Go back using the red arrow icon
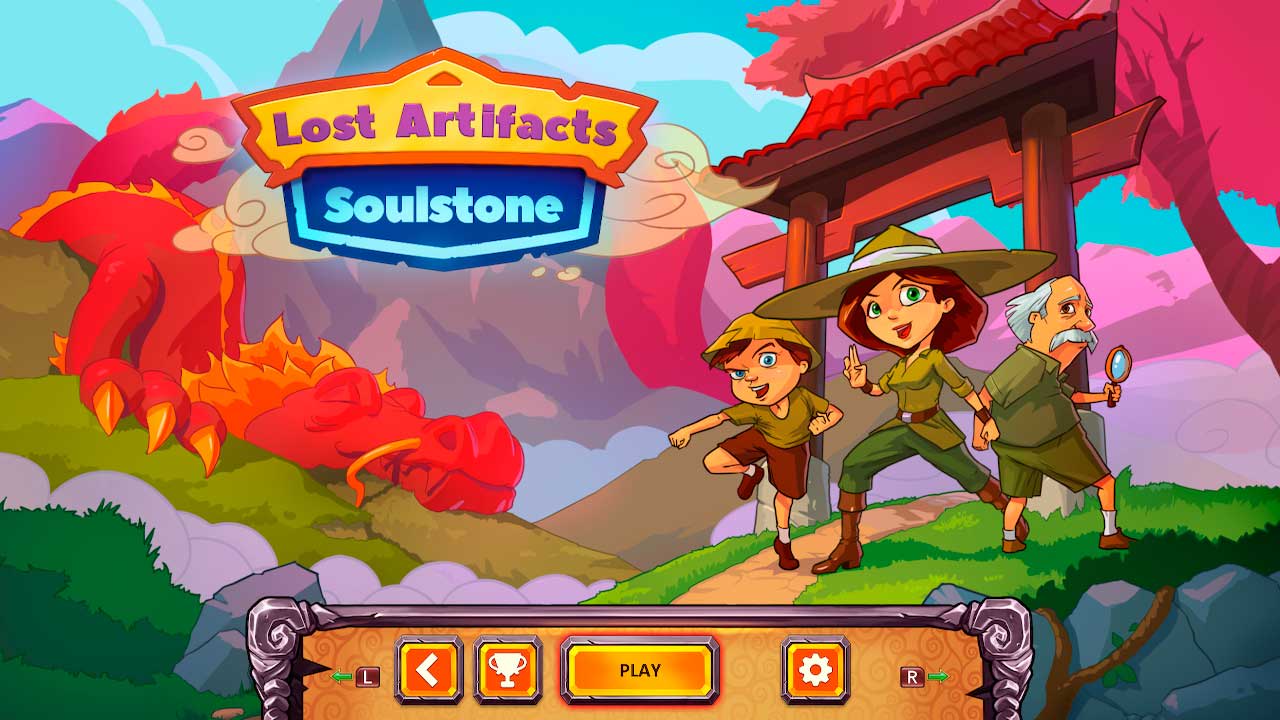This screenshot has height=720, width=1280. tap(430, 671)
